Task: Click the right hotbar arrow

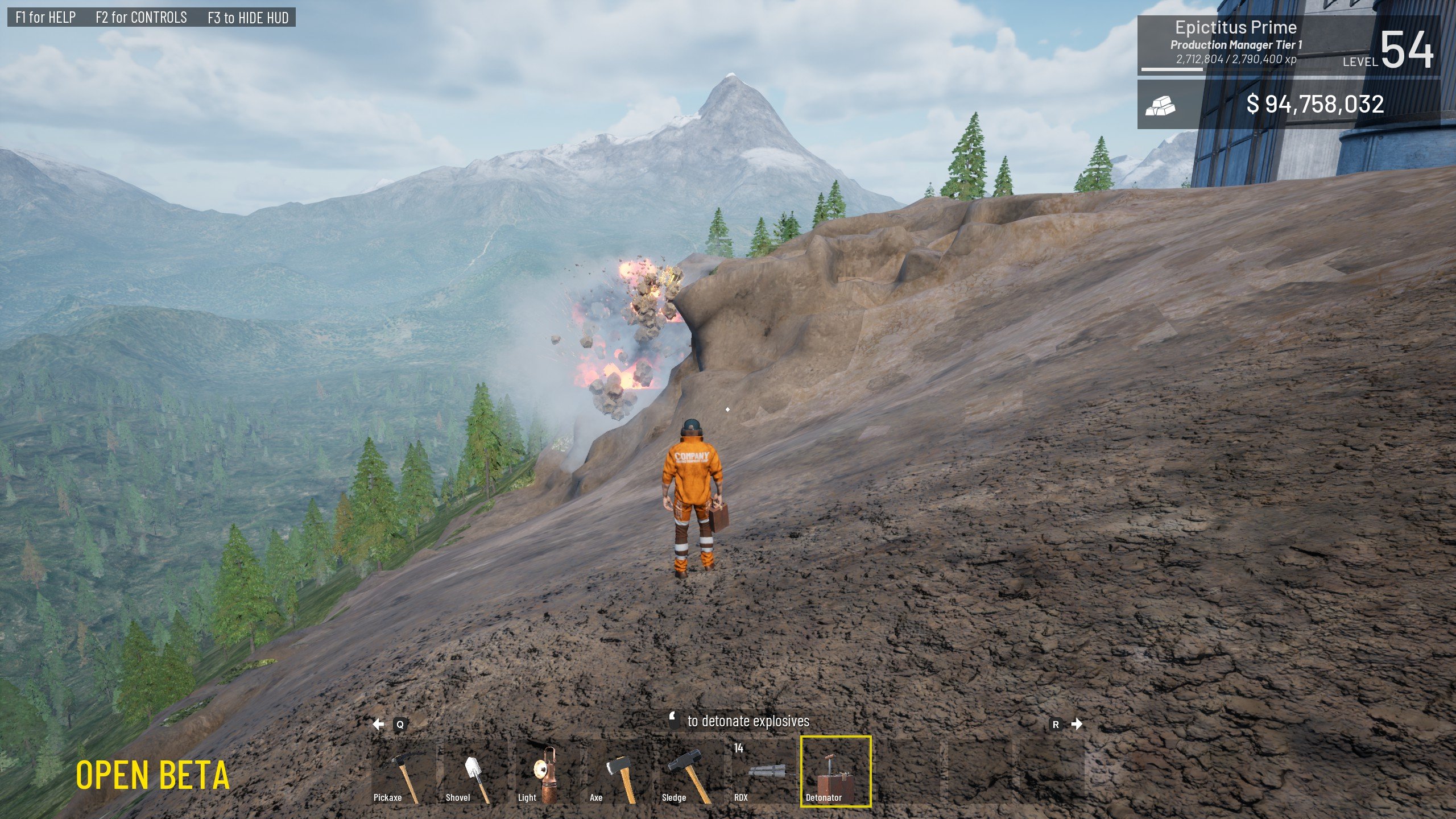Action: tap(1077, 724)
